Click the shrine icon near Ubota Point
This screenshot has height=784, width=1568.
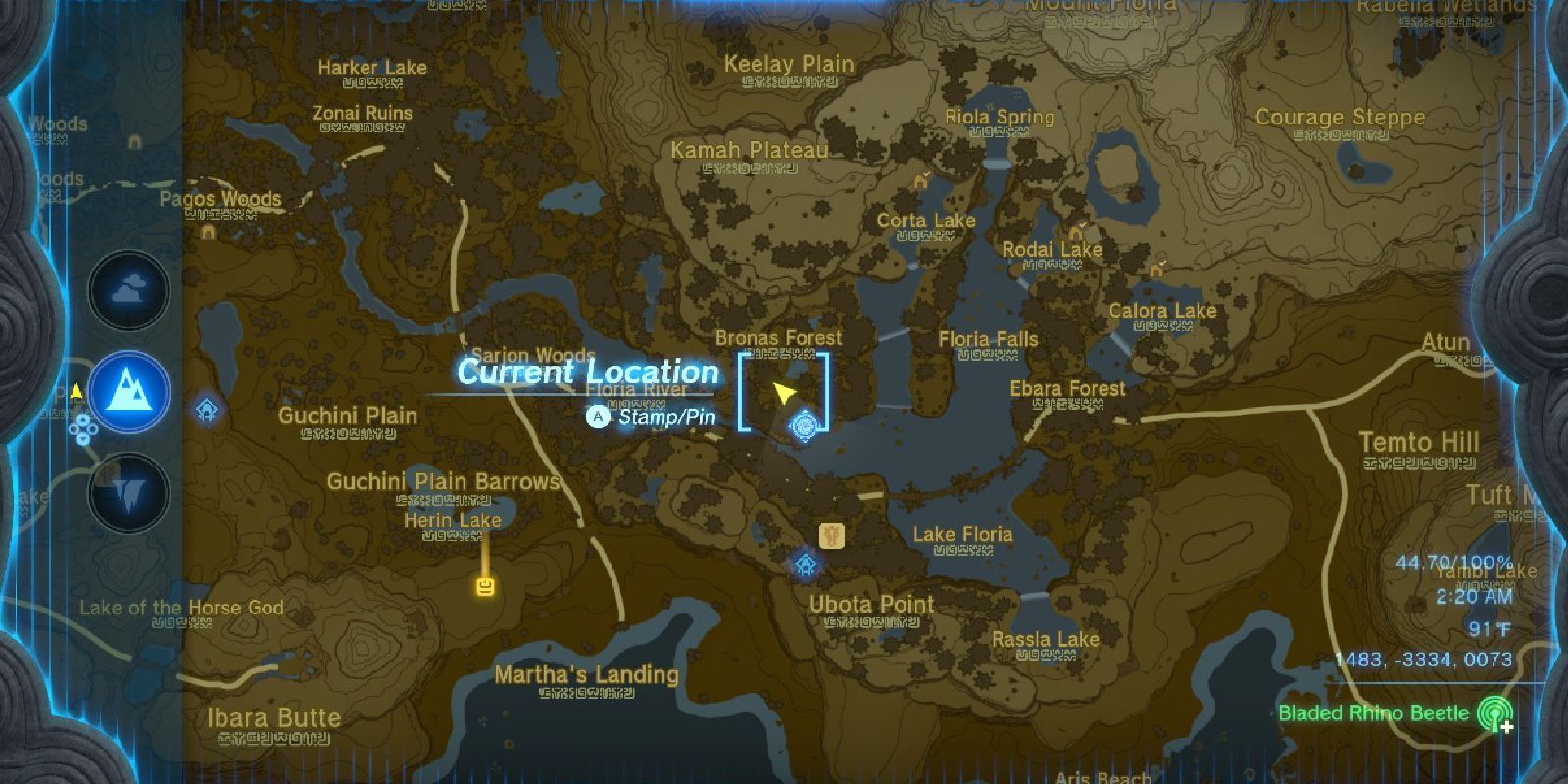click(x=805, y=562)
